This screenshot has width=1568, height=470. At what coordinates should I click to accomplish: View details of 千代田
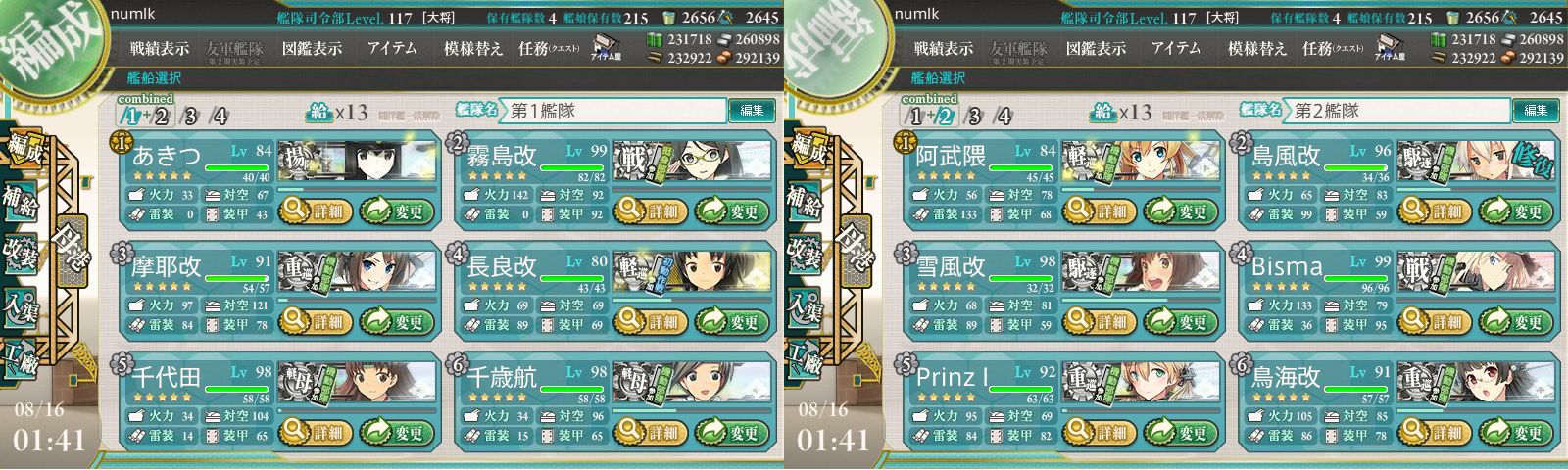316,432
